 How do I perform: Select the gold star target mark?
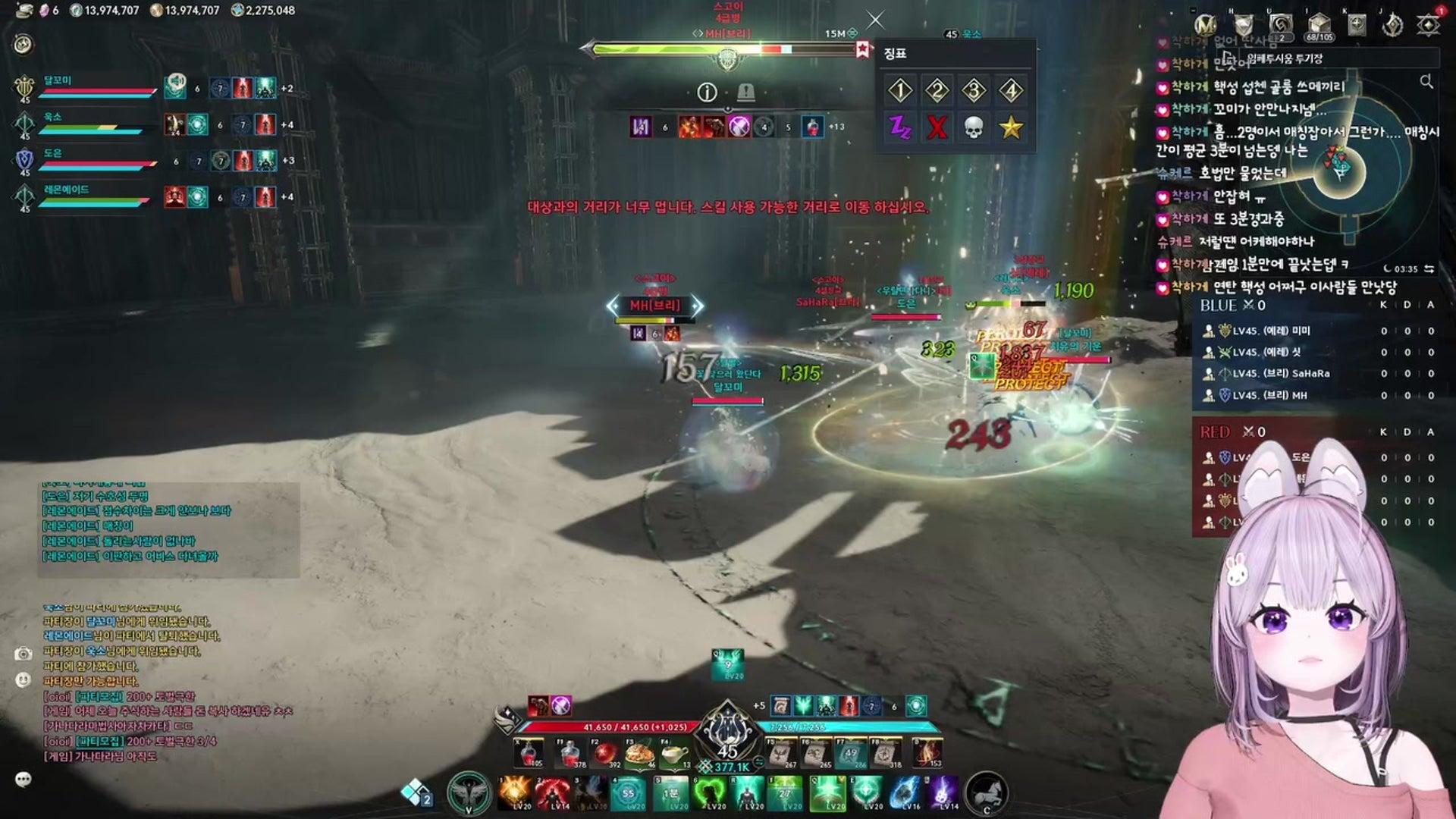(1011, 127)
